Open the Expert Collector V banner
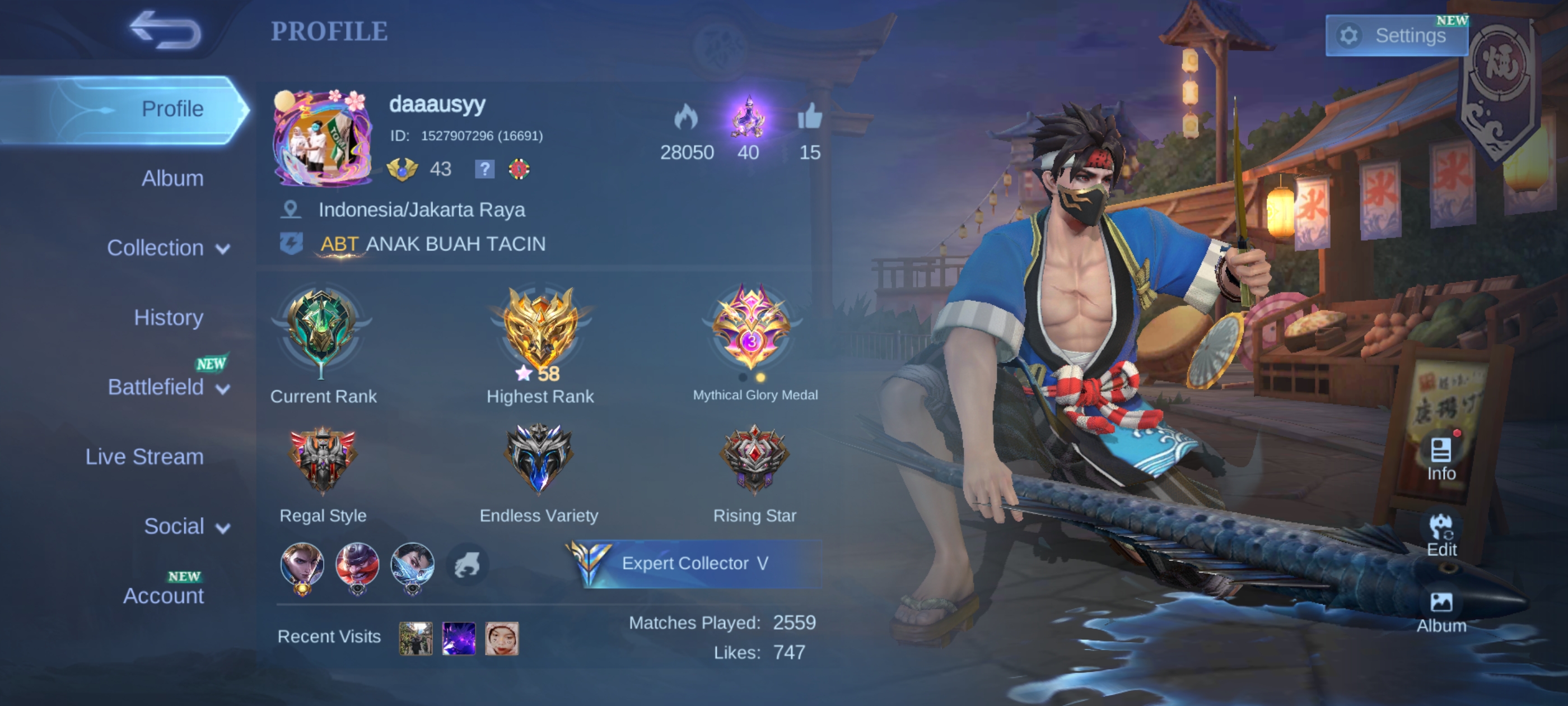Viewport: 1568px width, 706px height. (695, 564)
